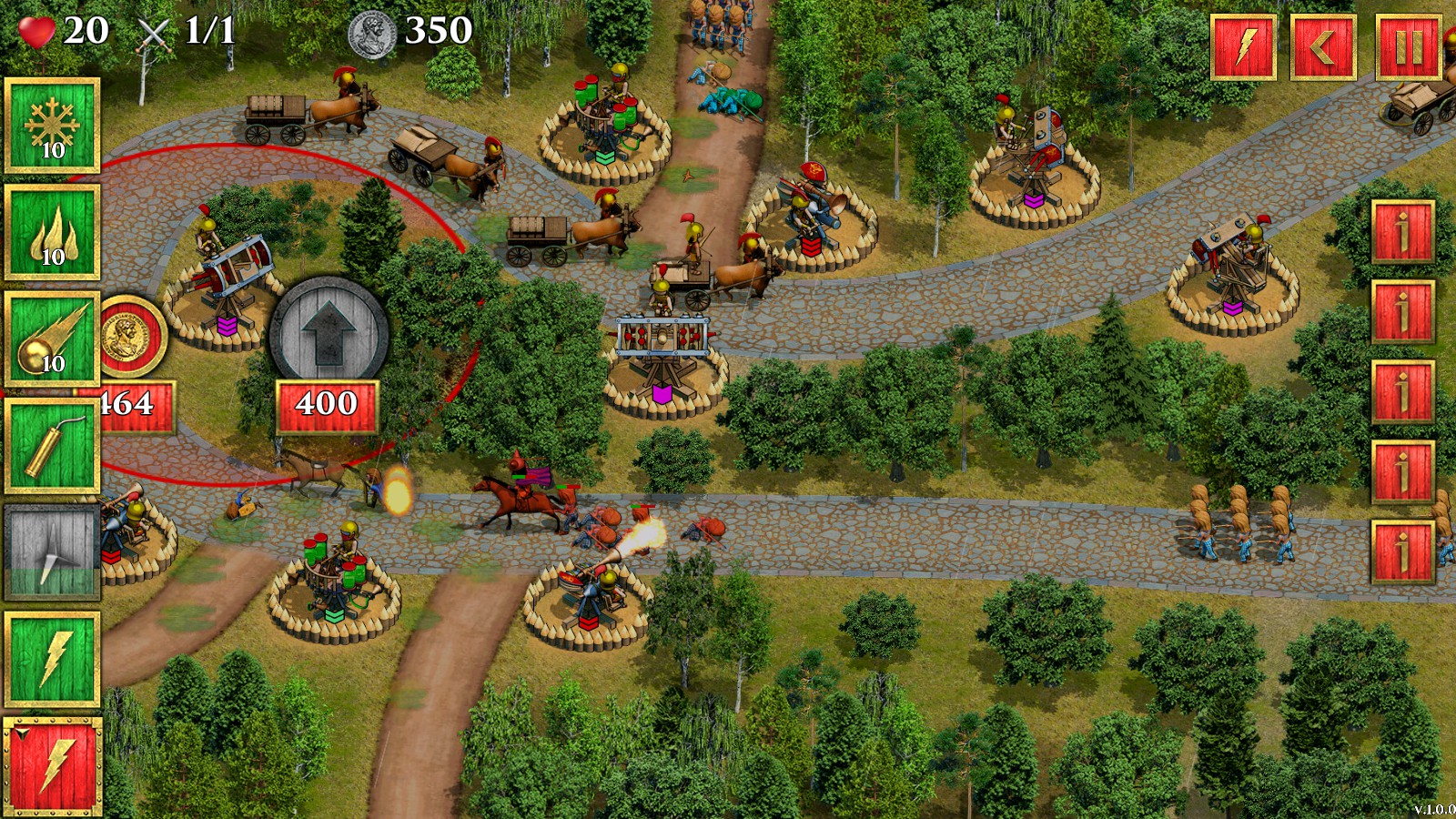Trigger the green lightning power
Screen dimensions: 1456x819
coord(52,657)
